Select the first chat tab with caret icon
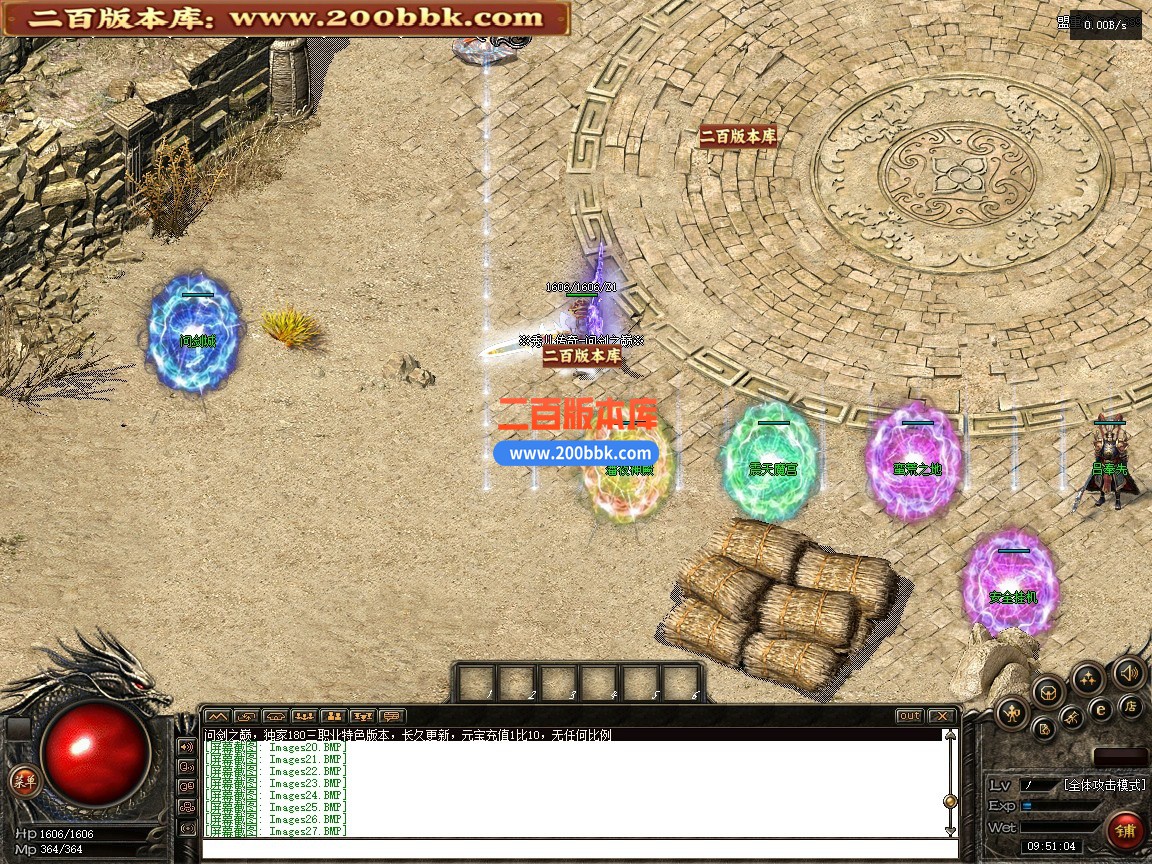 pyautogui.click(x=218, y=716)
